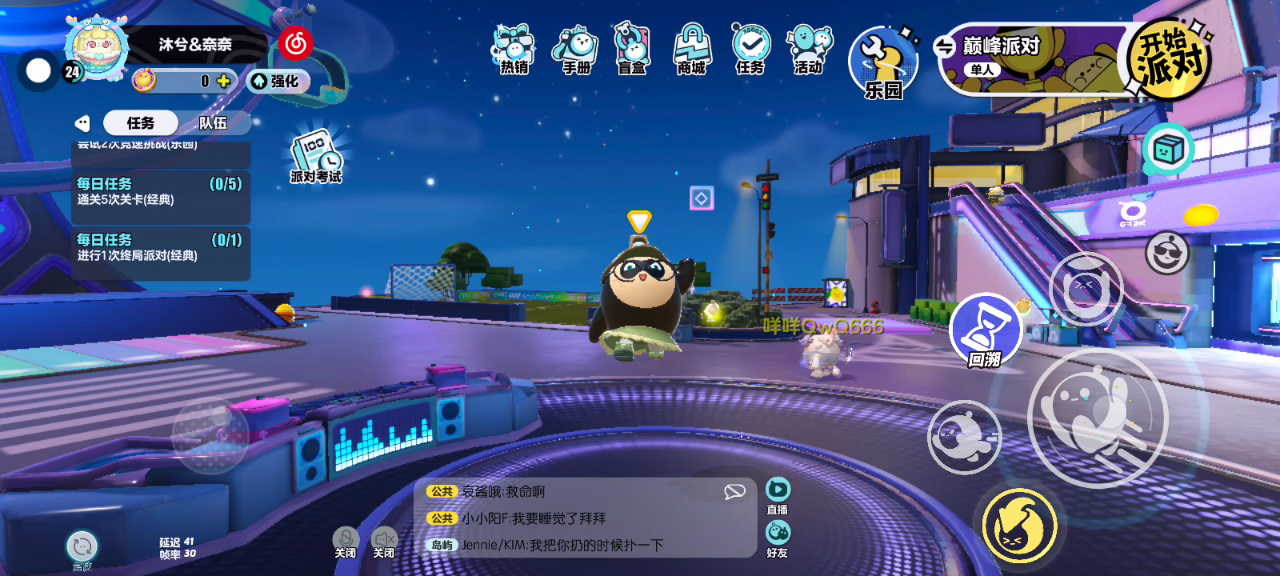Image resolution: width=1280 pixels, height=576 pixels.
Task: Click the 强化 enhance button
Action: [x=278, y=81]
